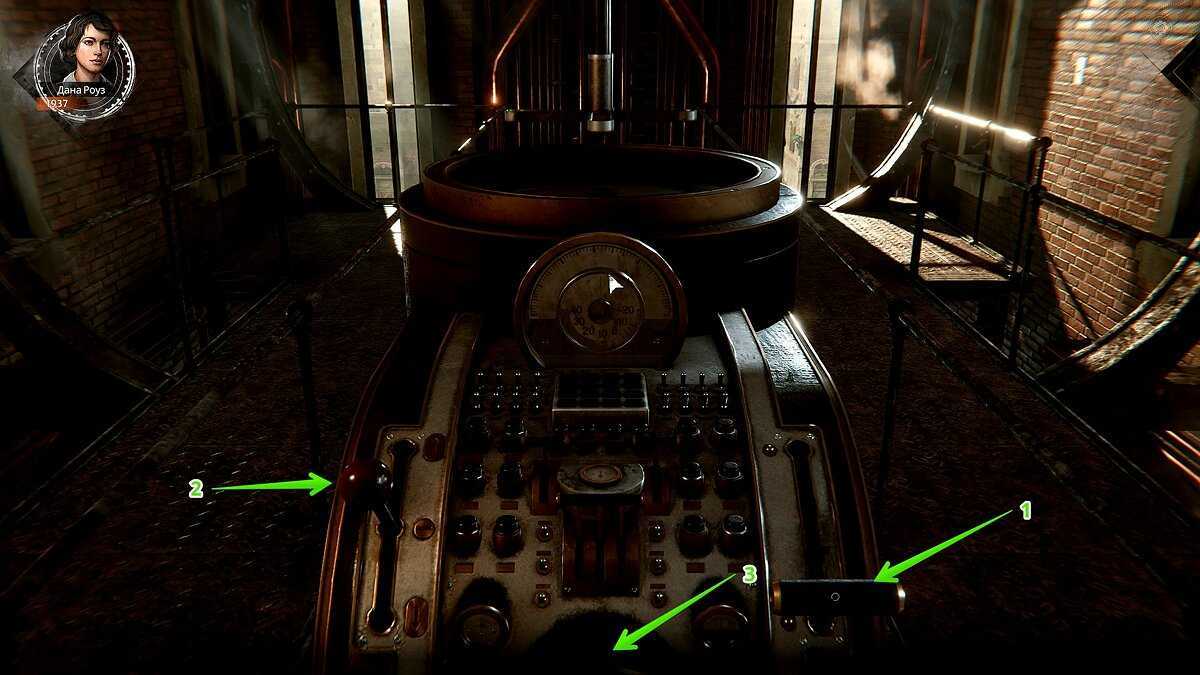This screenshot has width=1200, height=675.
Task: Click the Дана Роуз character portrait
Action: point(83,56)
